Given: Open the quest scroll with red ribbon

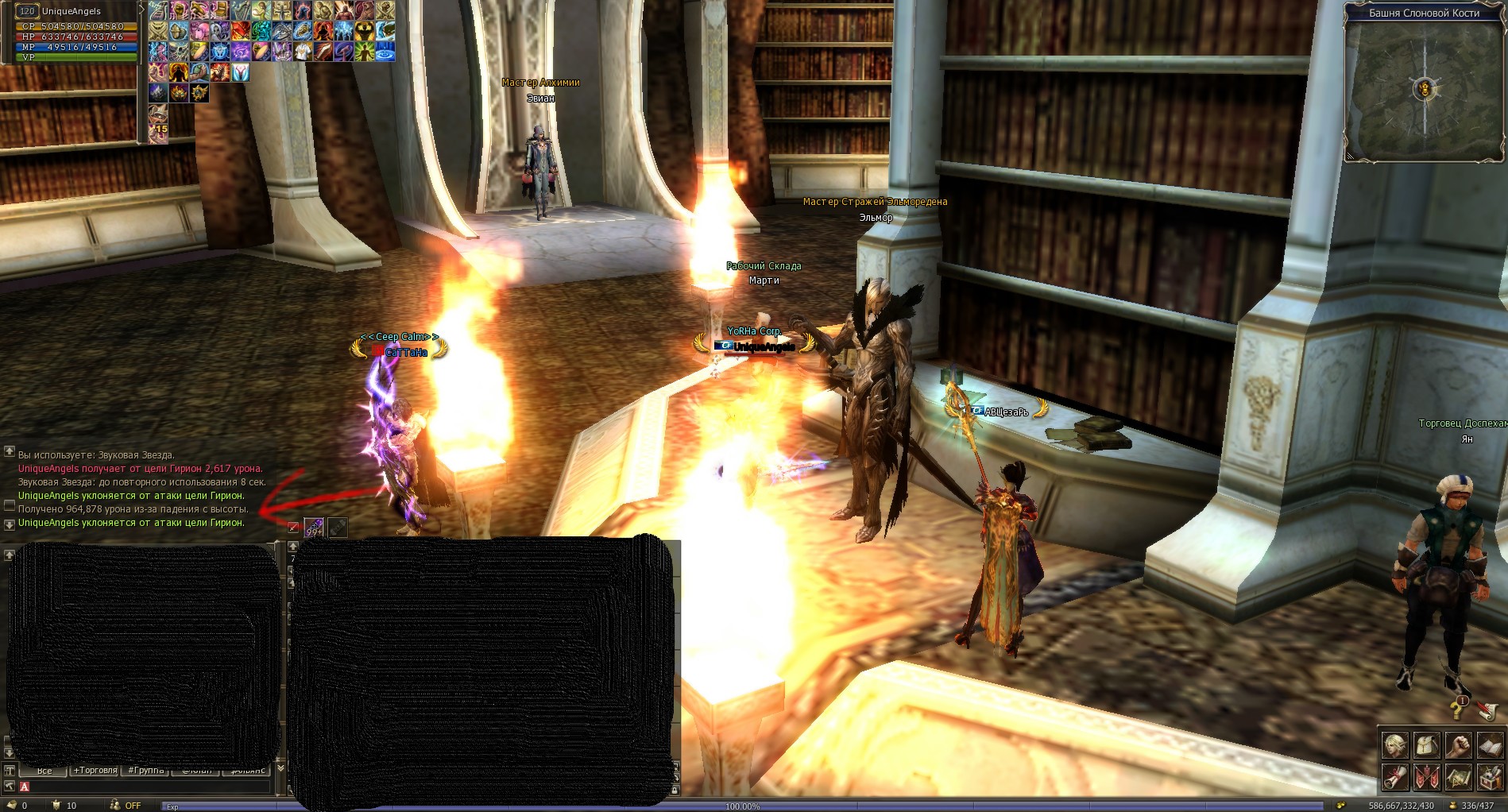Looking at the screenshot, I should pos(1395,776).
